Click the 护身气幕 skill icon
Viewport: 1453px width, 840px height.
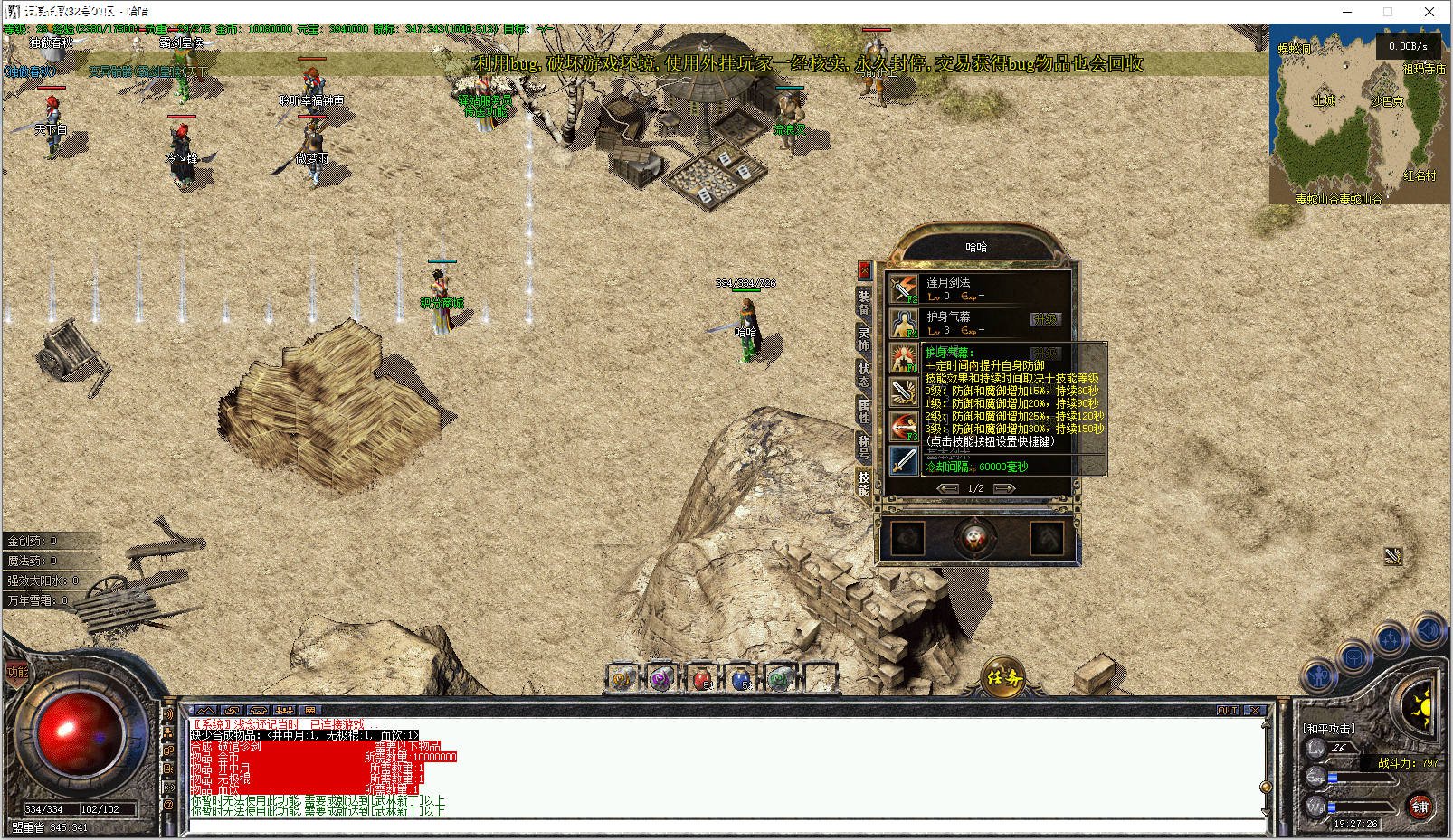903,323
